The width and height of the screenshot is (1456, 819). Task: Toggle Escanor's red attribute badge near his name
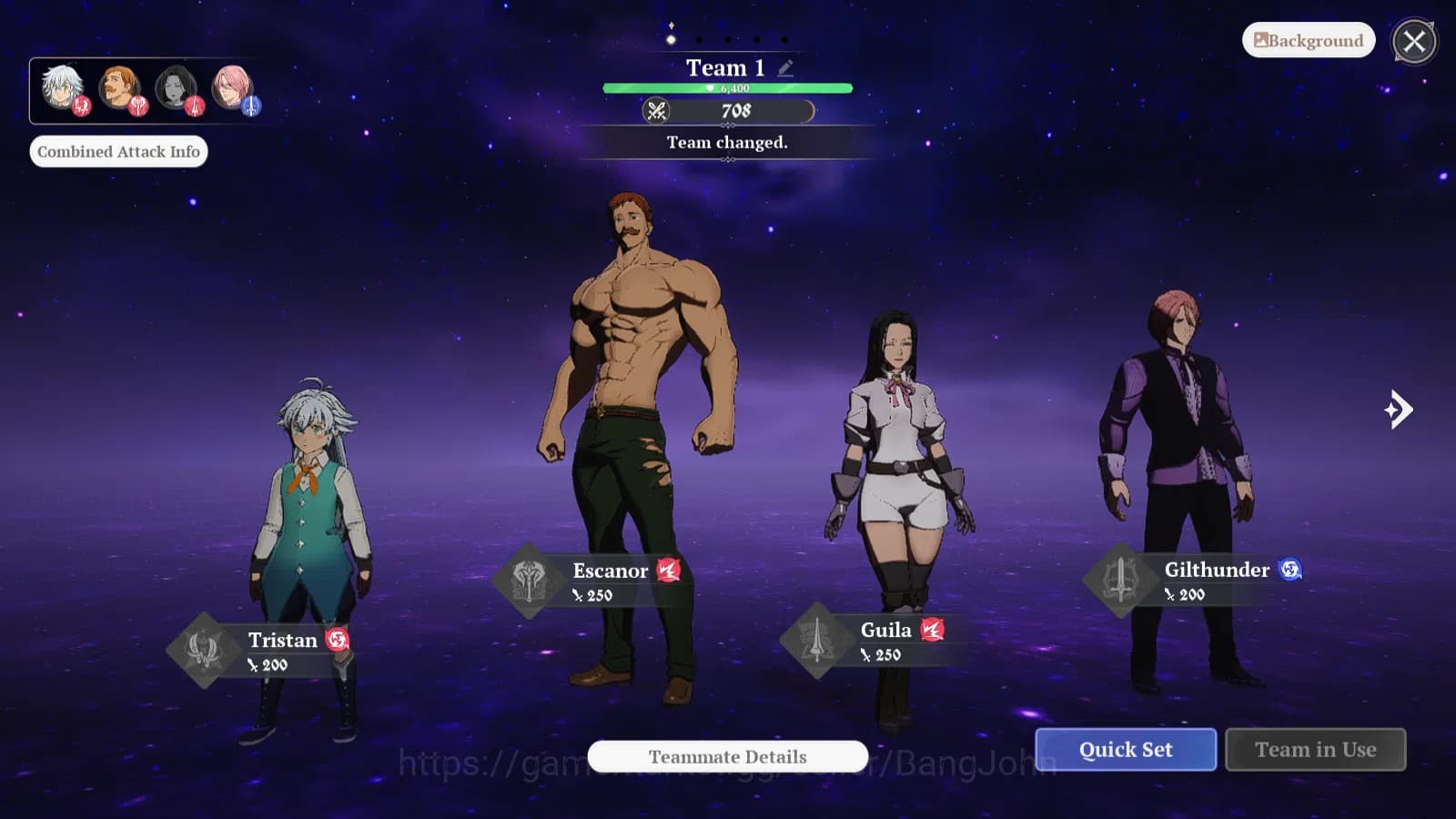tap(668, 571)
